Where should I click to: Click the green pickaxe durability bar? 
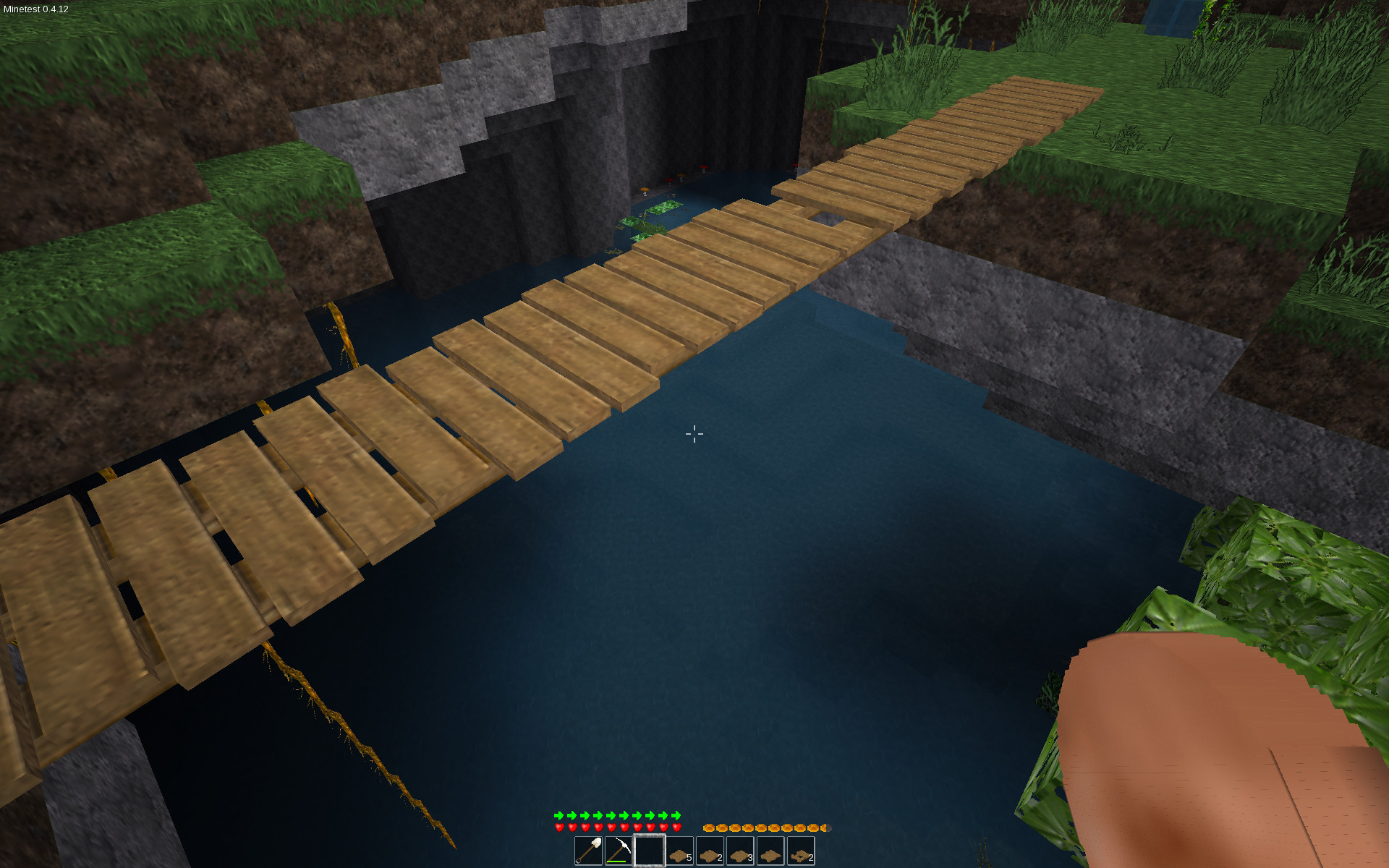coord(616,861)
